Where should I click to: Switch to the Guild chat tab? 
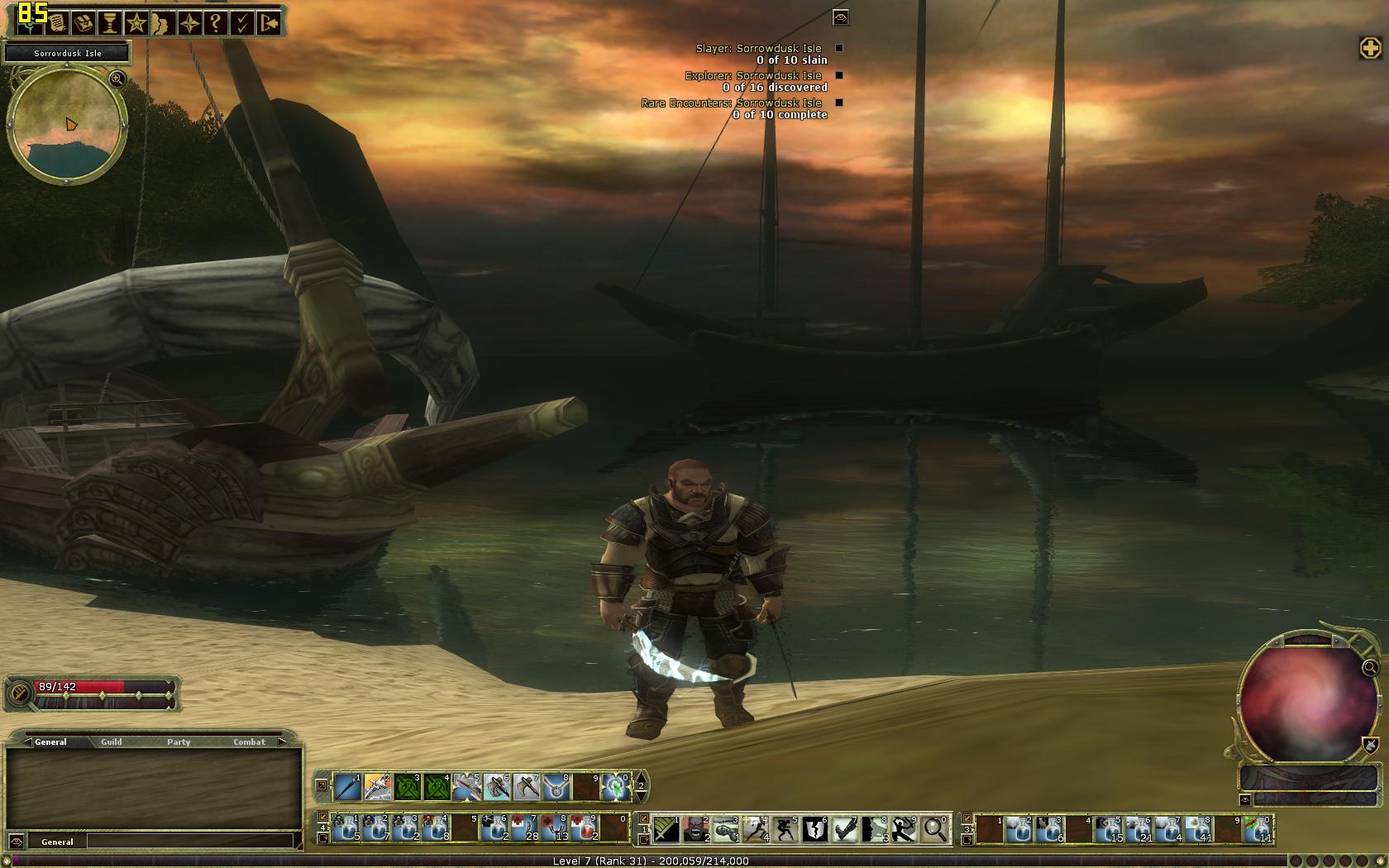coord(112,742)
